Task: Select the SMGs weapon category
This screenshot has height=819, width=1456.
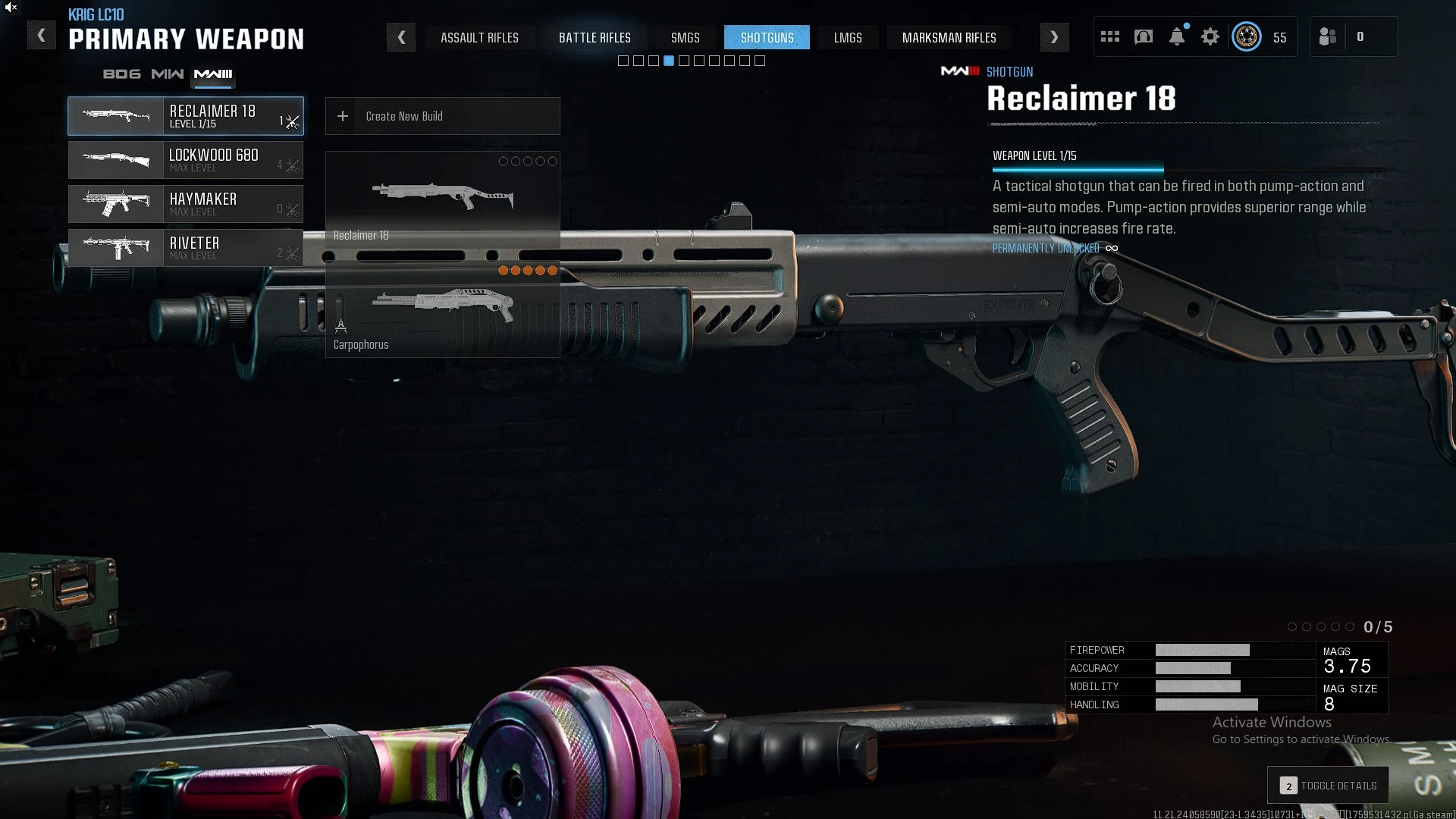Action: click(x=685, y=38)
